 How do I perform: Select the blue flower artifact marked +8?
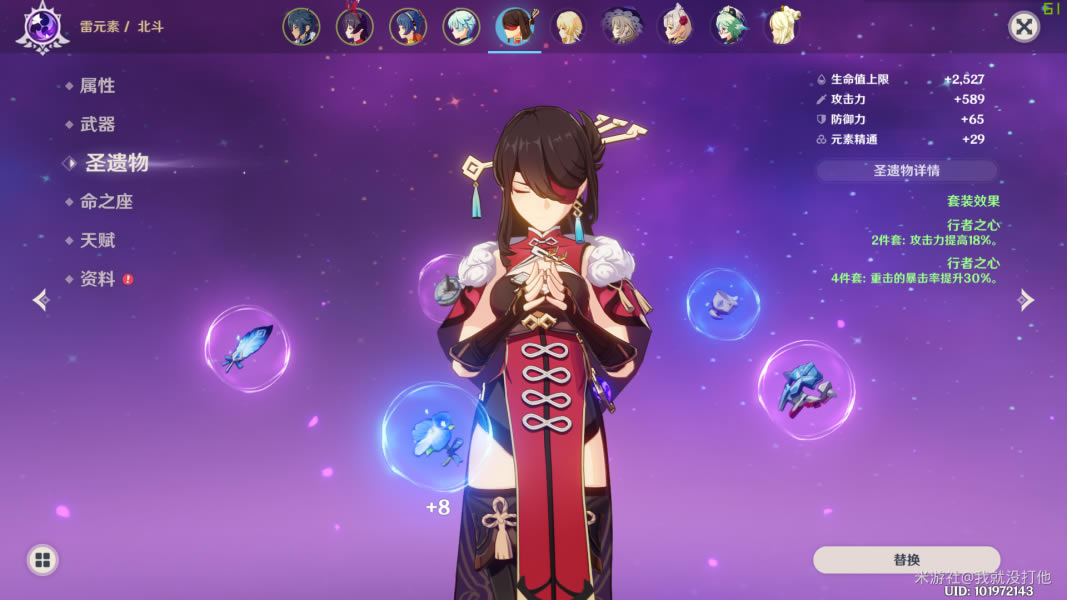click(435, 438)
